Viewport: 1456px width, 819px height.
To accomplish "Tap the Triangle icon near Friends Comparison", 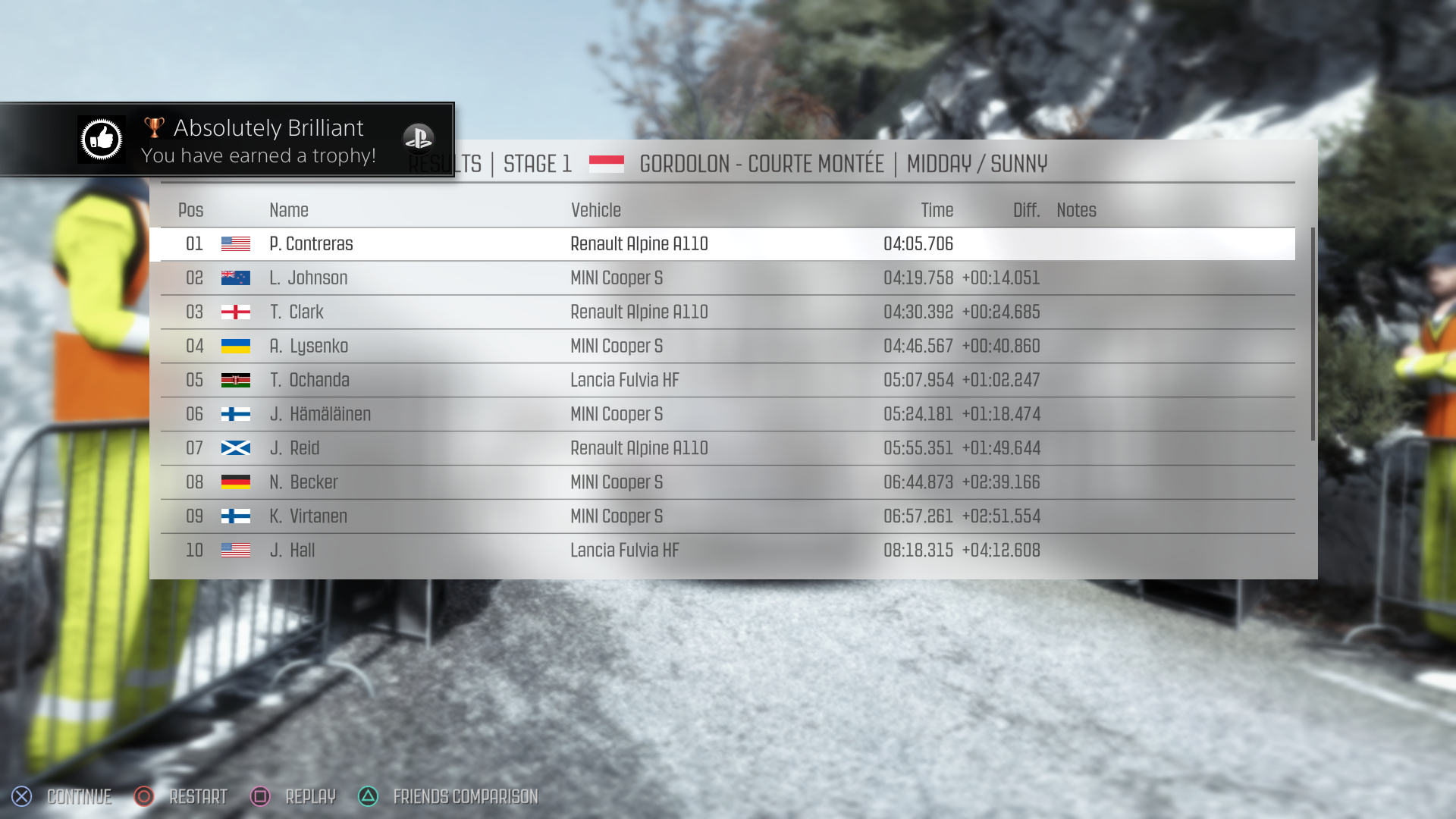I will pyautogui.click(x=368, y=797).
